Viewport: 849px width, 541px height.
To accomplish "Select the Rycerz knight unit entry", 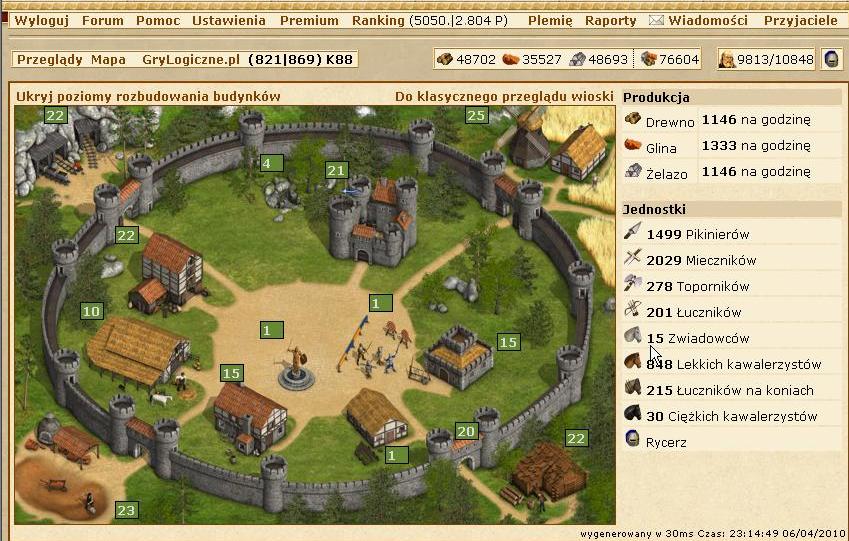I will 666,442.
